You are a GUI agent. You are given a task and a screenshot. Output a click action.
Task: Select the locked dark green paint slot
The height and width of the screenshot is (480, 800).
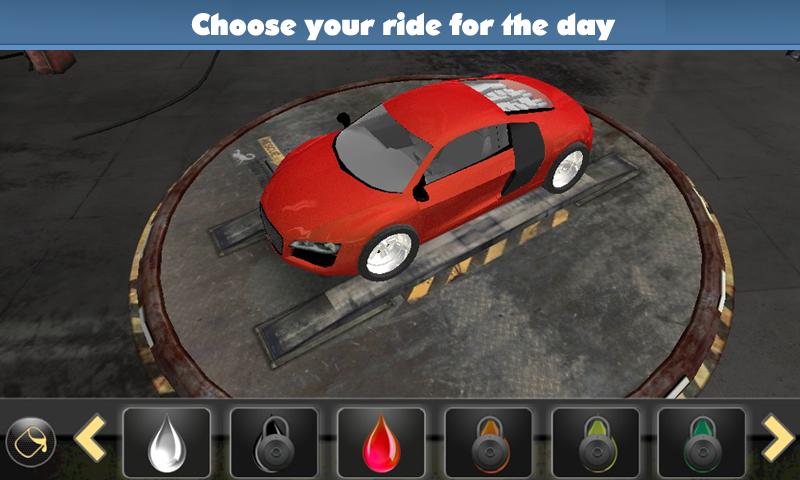coord(702,441)
